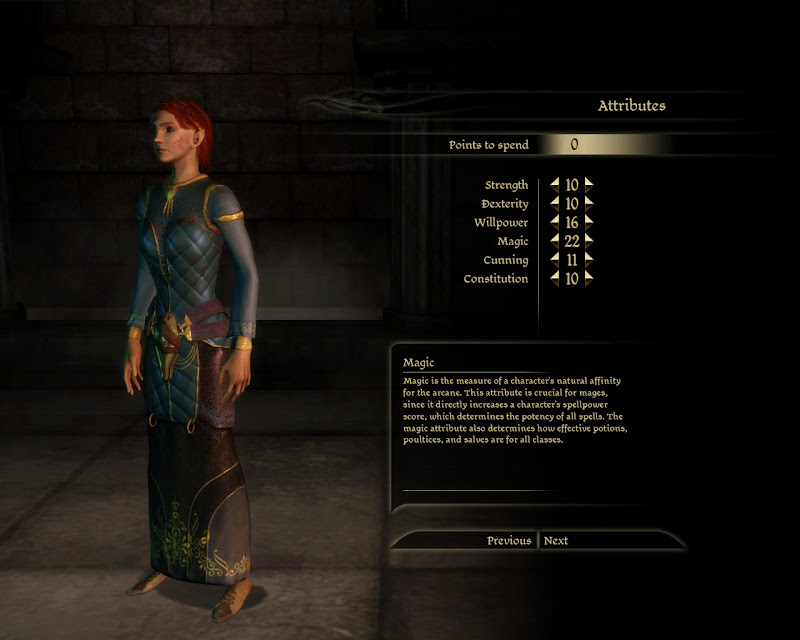Image resolution: width=800 pixels, height=640 pixels.
Task: Continue with the Next button
Action: coord(556,541)
